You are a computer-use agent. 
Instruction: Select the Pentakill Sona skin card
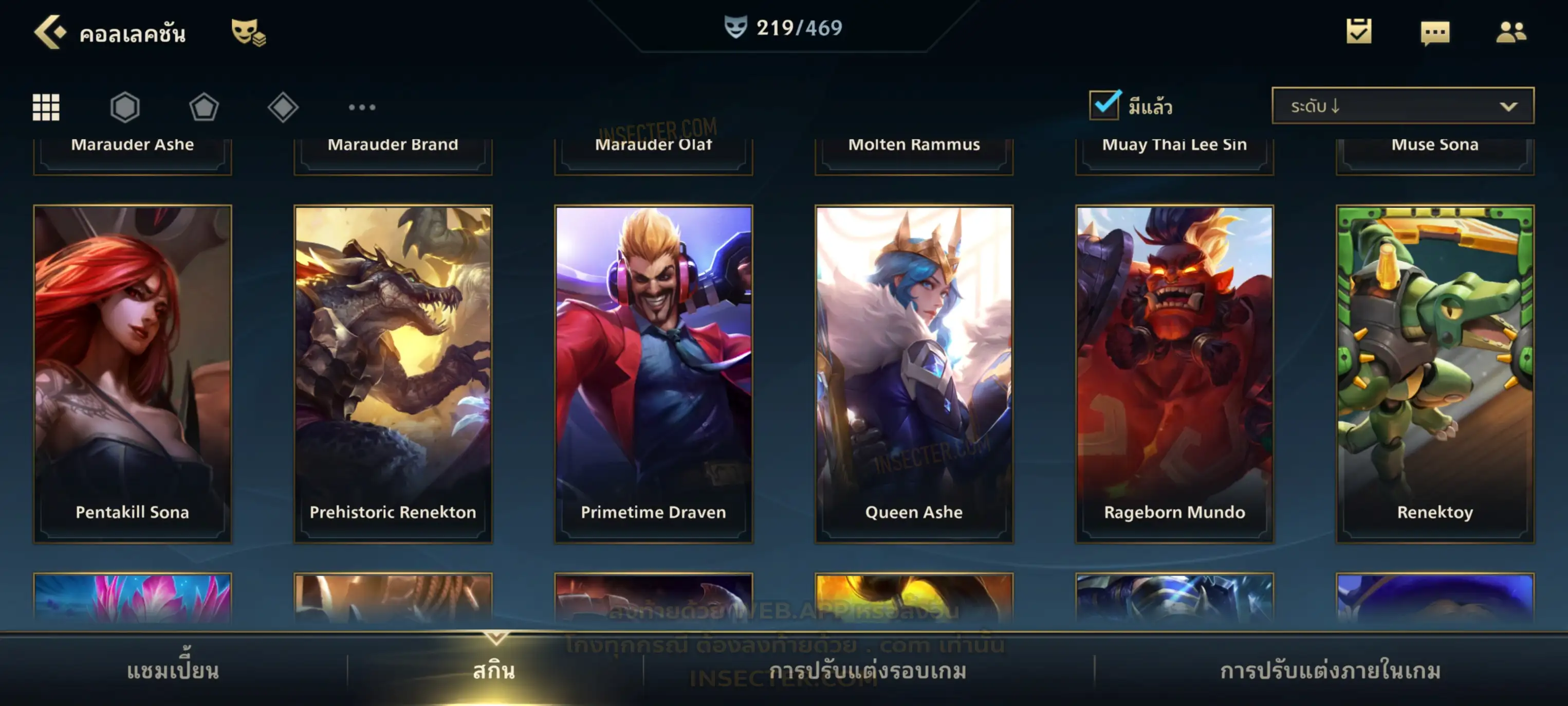click(133, 373)
